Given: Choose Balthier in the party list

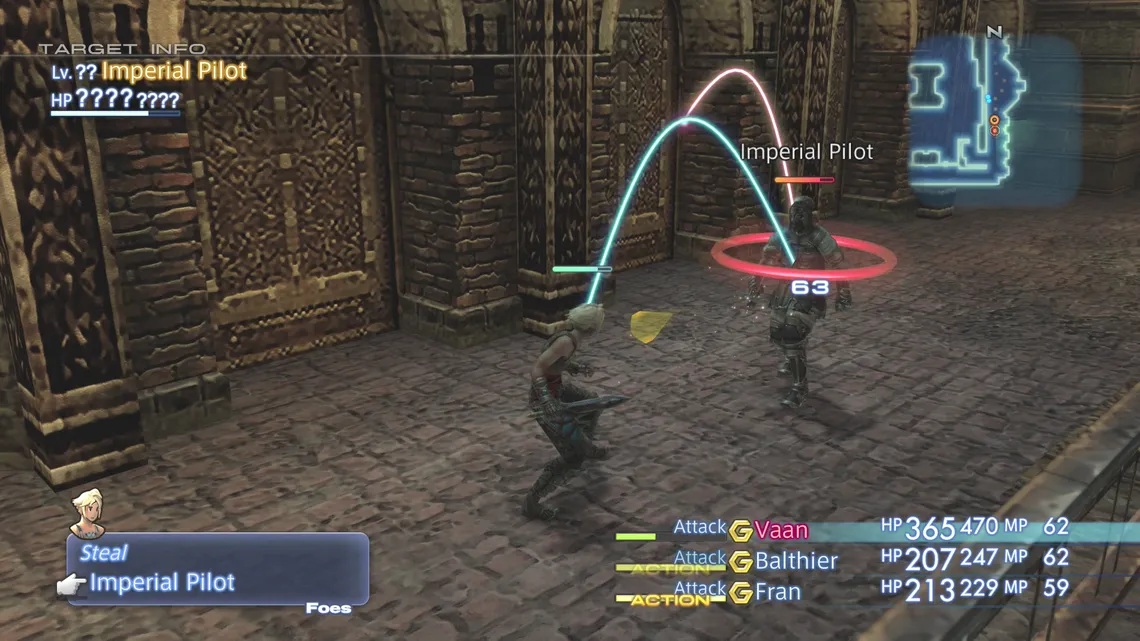Looking at the screenshot, I should tap(796, 561).
